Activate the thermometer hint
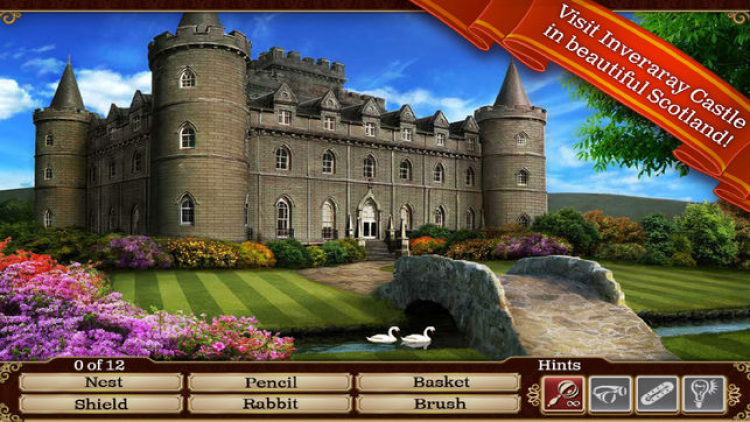The height and width of the screenshot is (422, 750). 657,394
